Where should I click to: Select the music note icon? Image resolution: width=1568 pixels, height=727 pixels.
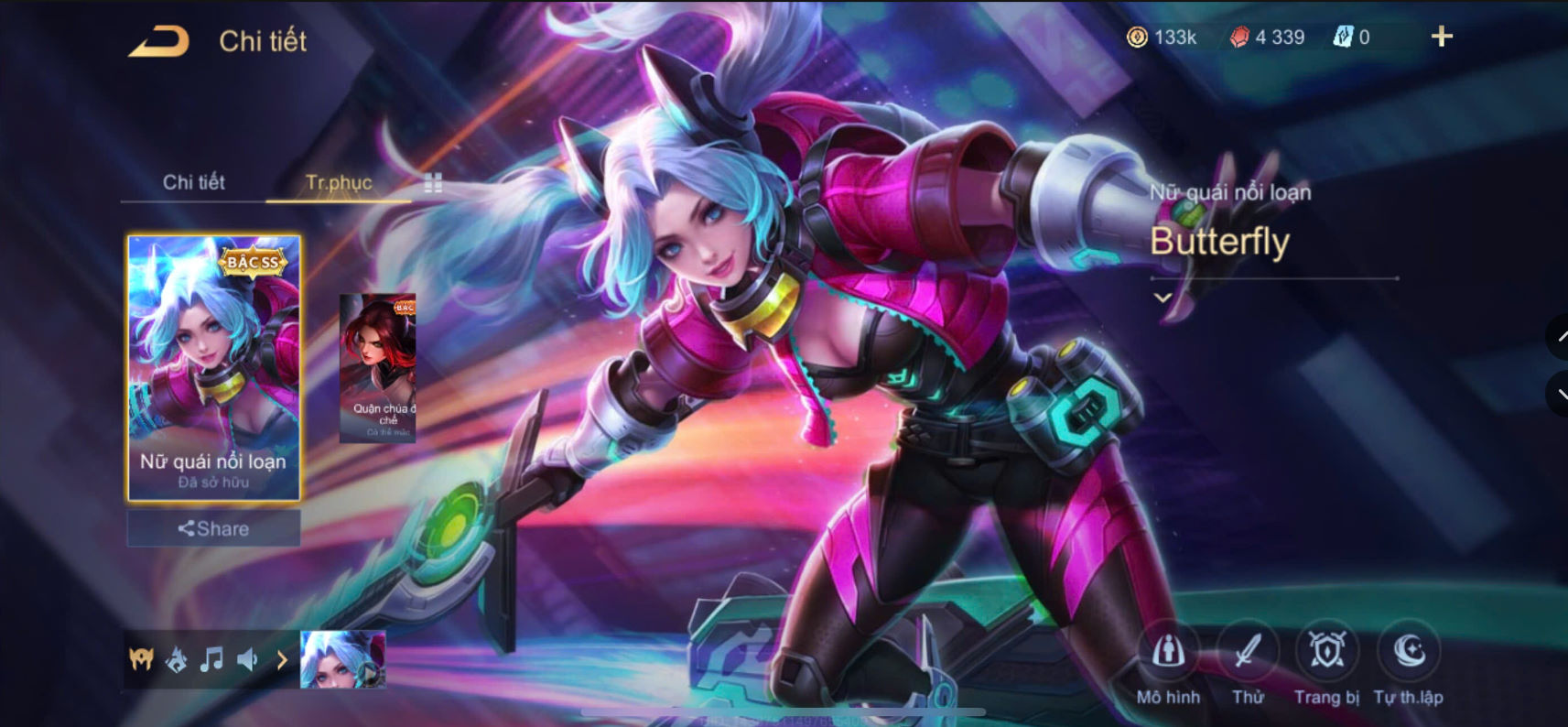212,658
